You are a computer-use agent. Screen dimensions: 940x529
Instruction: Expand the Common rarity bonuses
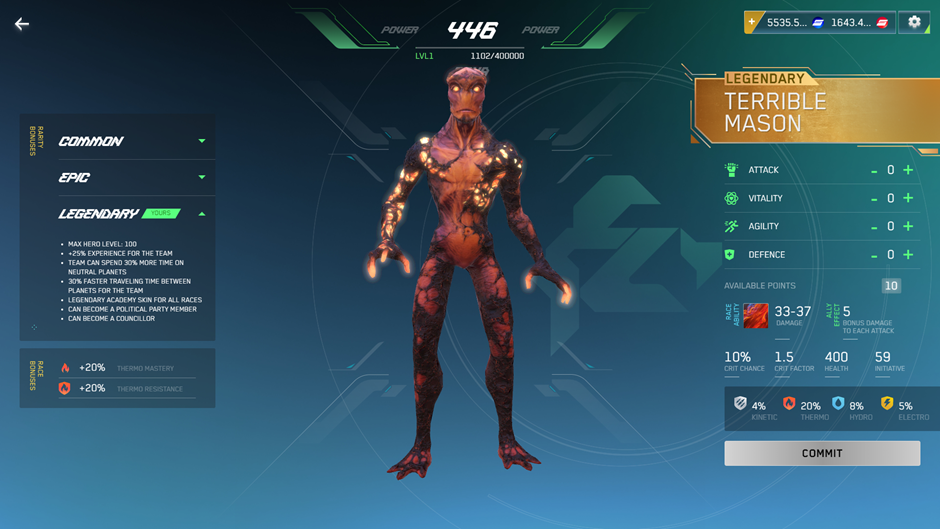click(202, 141)
